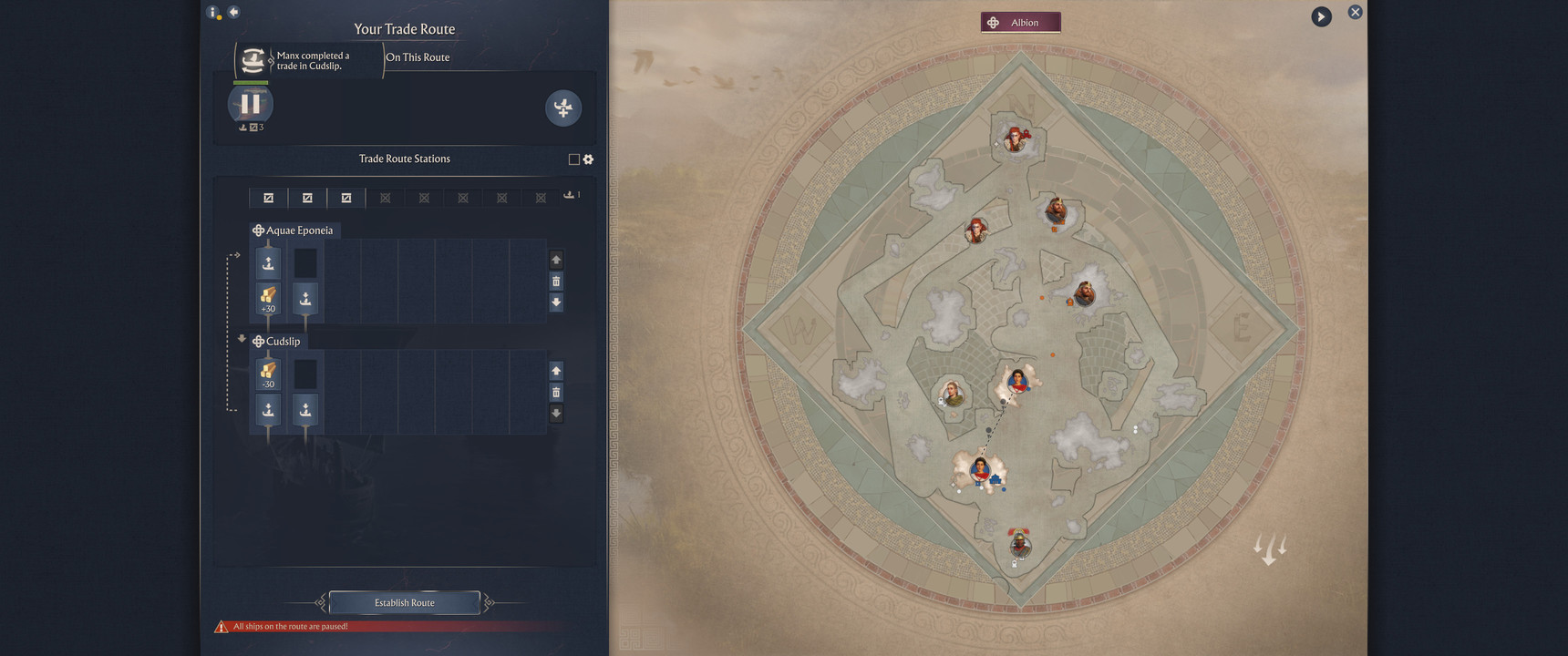Viewport: 1568px width, 656px height.
Task: Go back using the arrow icon
Action: coord(233,12)
